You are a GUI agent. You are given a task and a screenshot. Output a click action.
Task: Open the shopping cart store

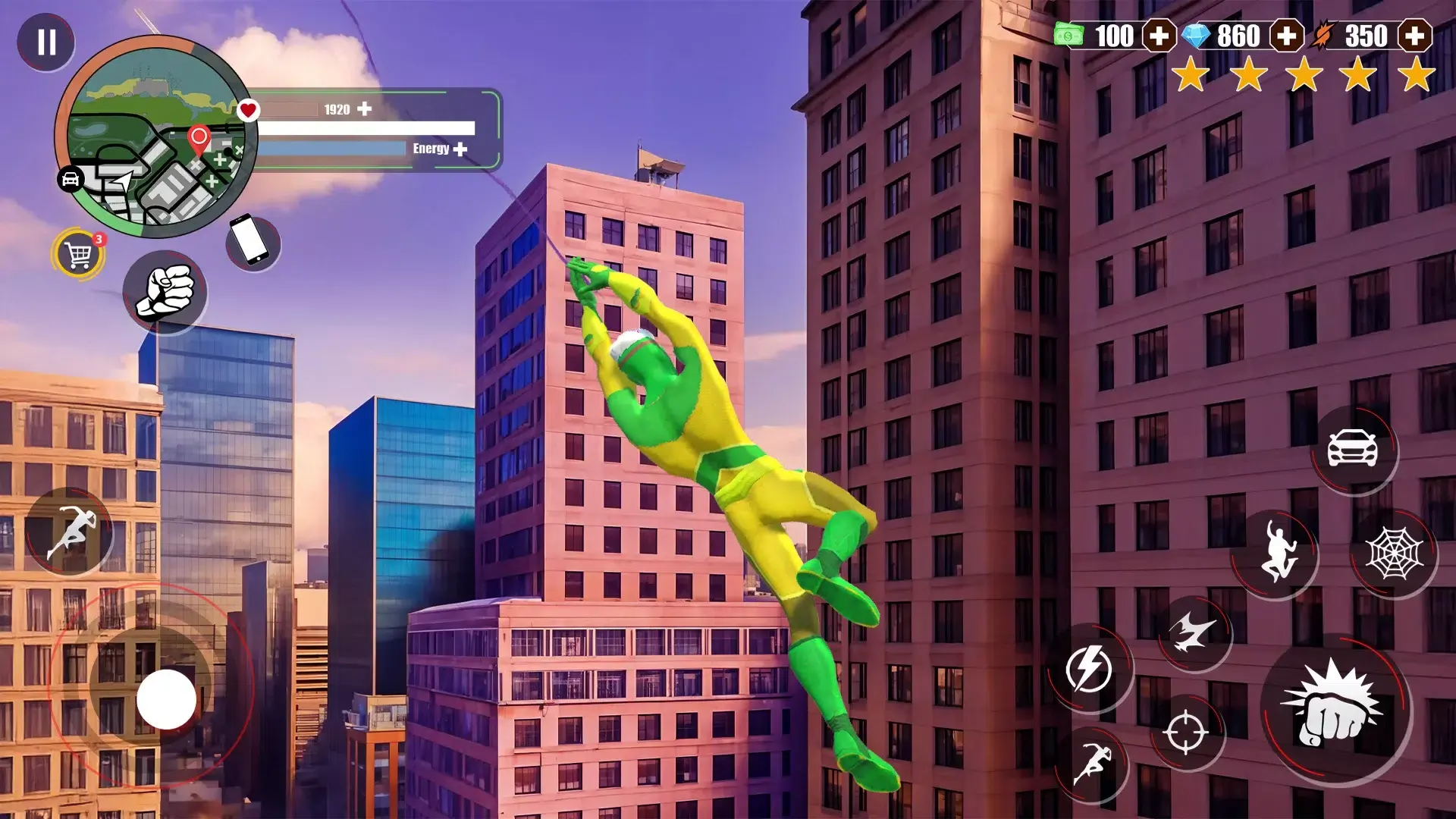pyautogui.click(x=79, y=254)
